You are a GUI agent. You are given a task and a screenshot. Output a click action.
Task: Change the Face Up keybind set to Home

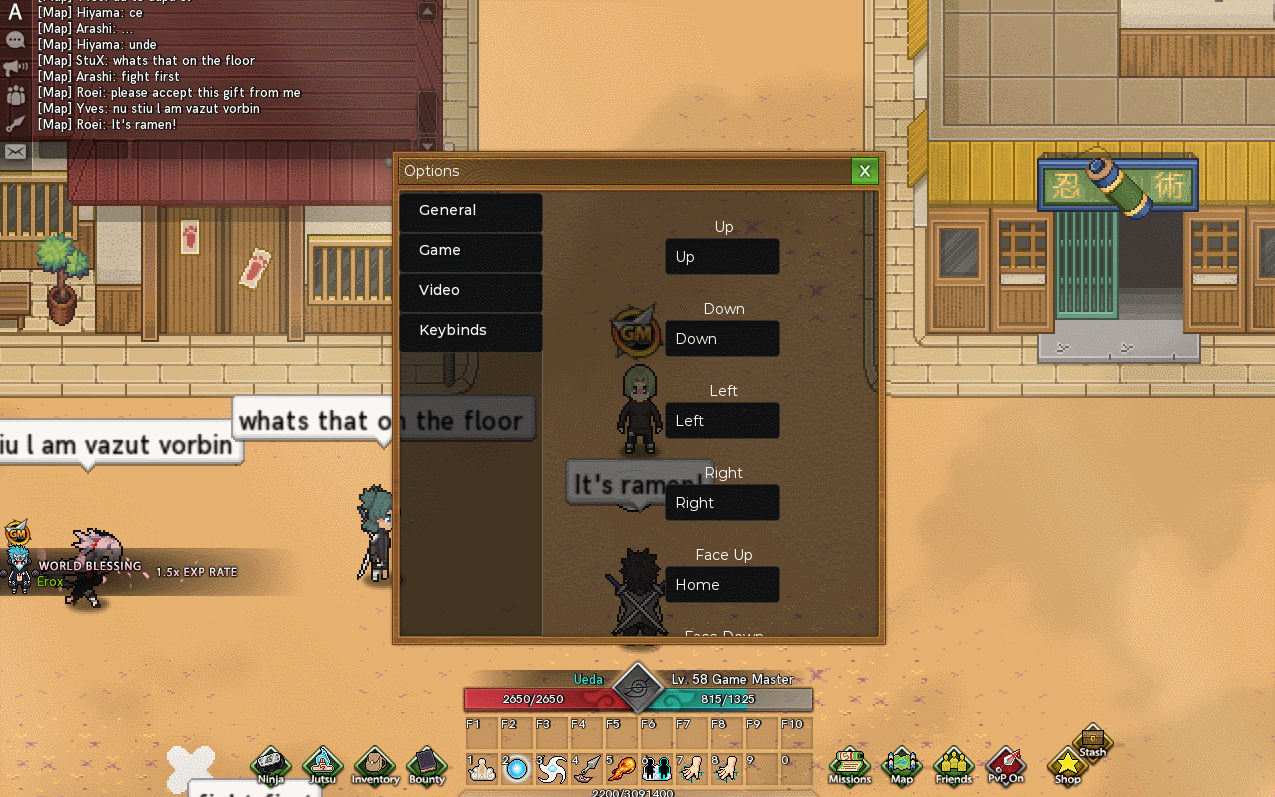(722, 585)
